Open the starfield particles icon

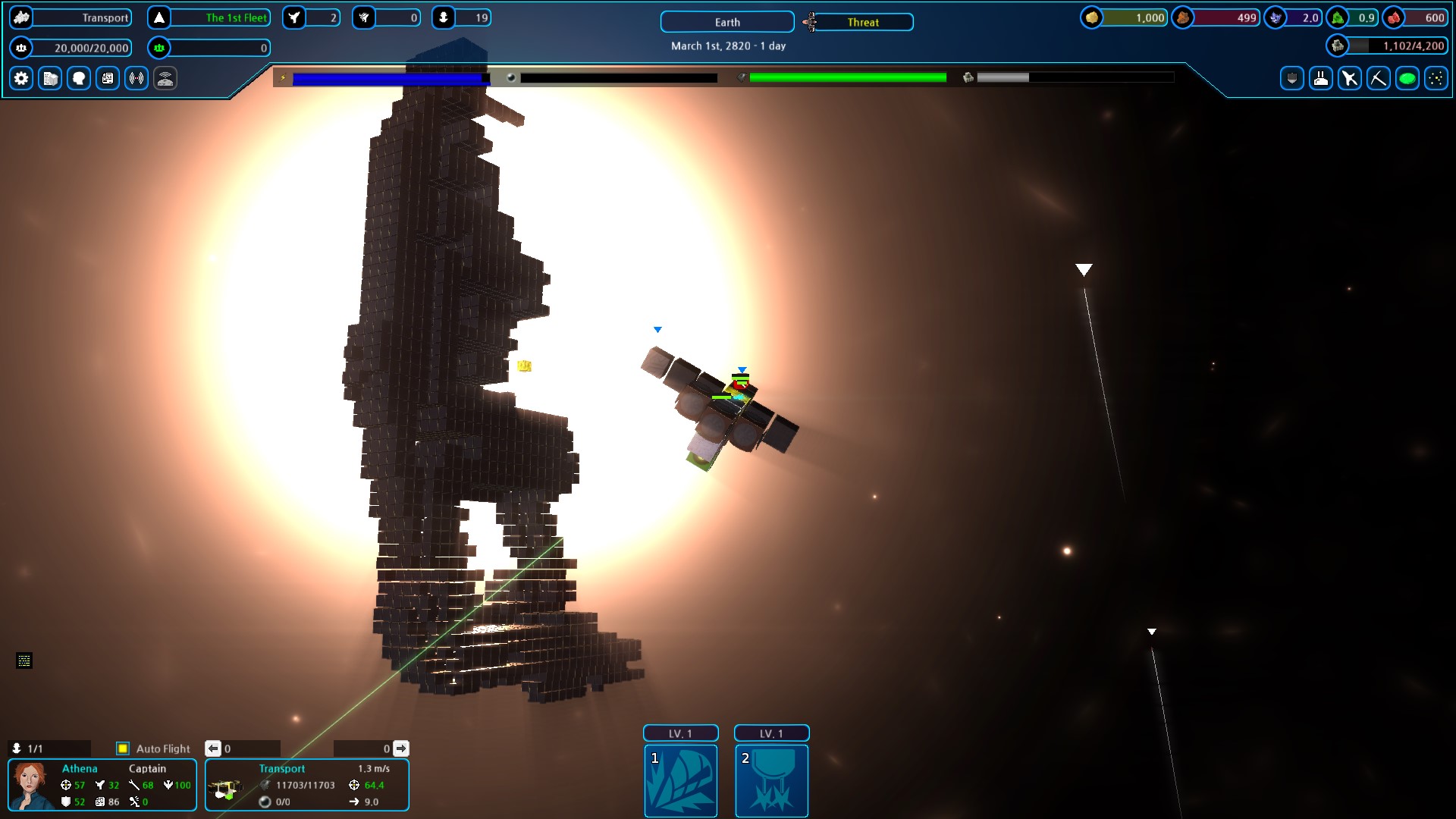click(1436, 78)
